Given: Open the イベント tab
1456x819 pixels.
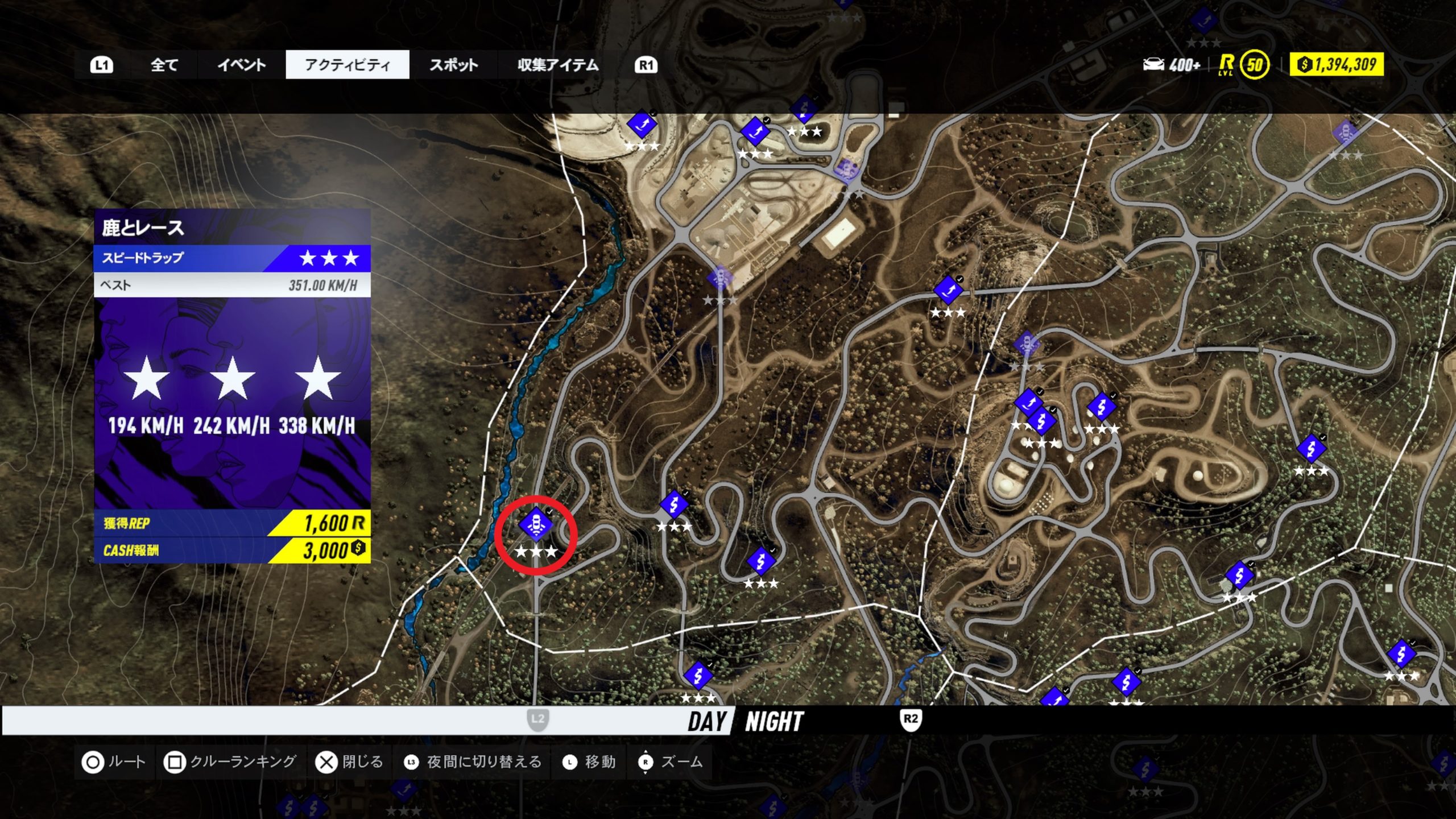Looking at the screenshot, I should tap(241, 65).
